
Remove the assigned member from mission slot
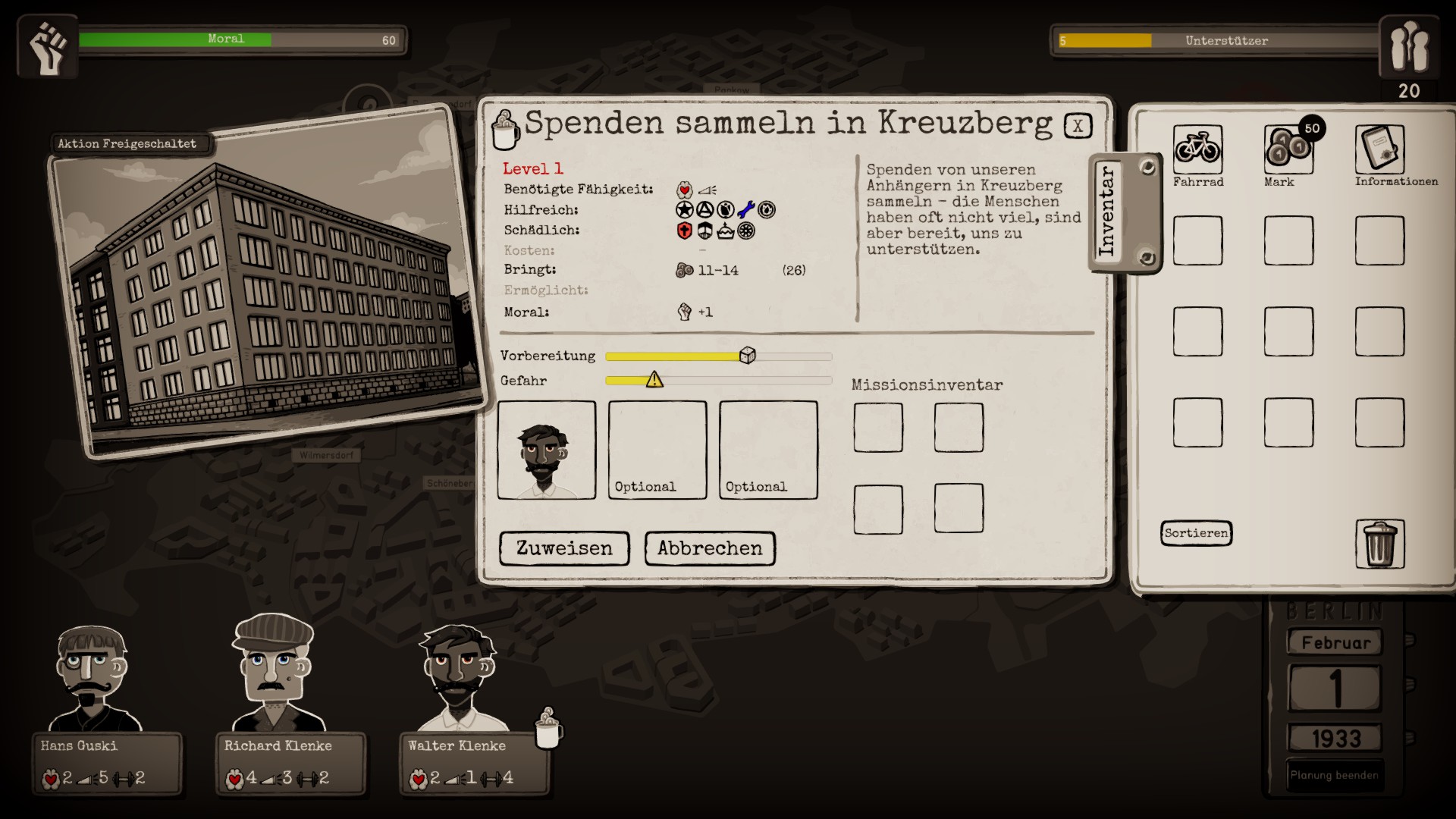546,450
